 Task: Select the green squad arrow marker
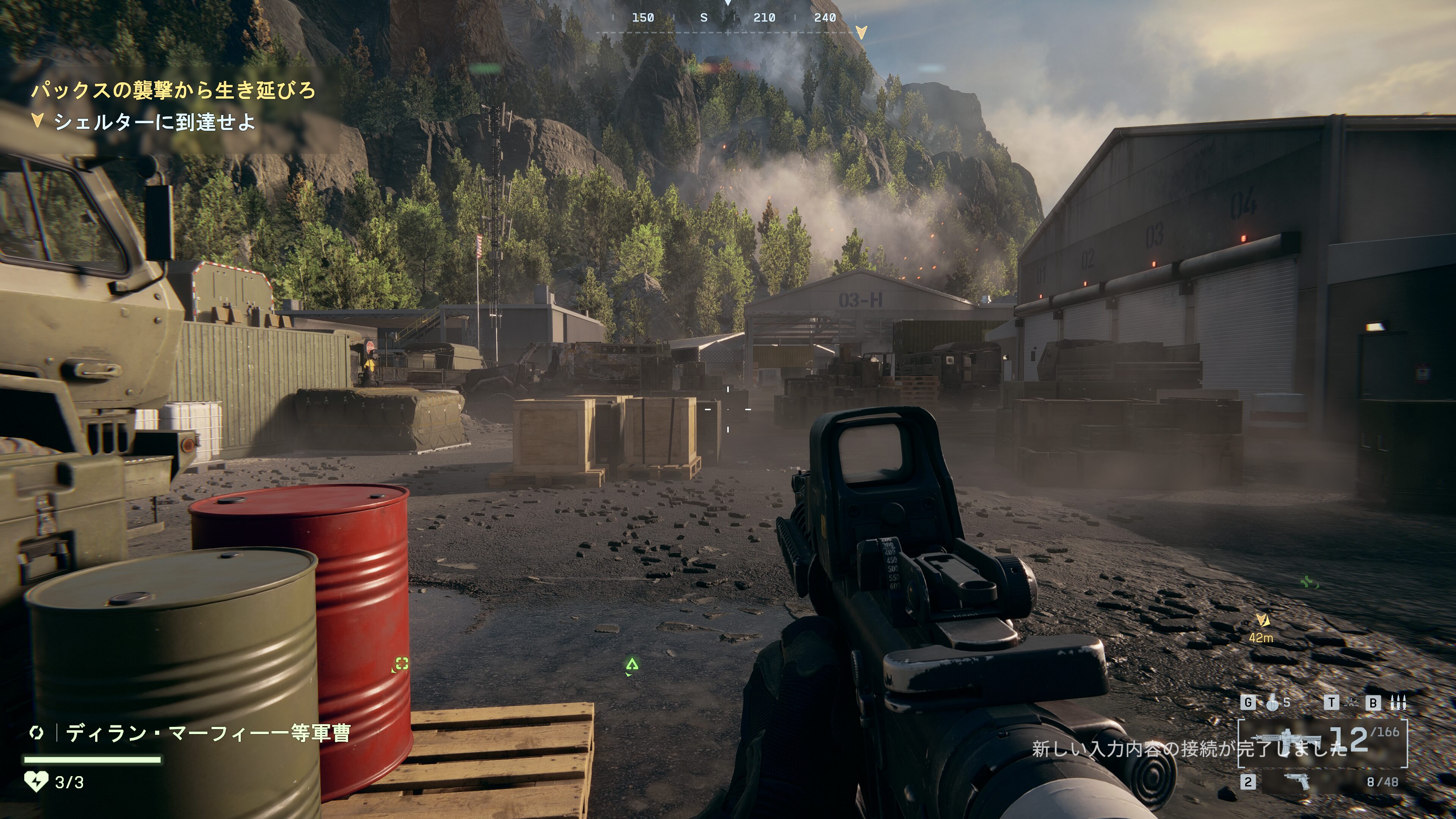tap(632, 664)
